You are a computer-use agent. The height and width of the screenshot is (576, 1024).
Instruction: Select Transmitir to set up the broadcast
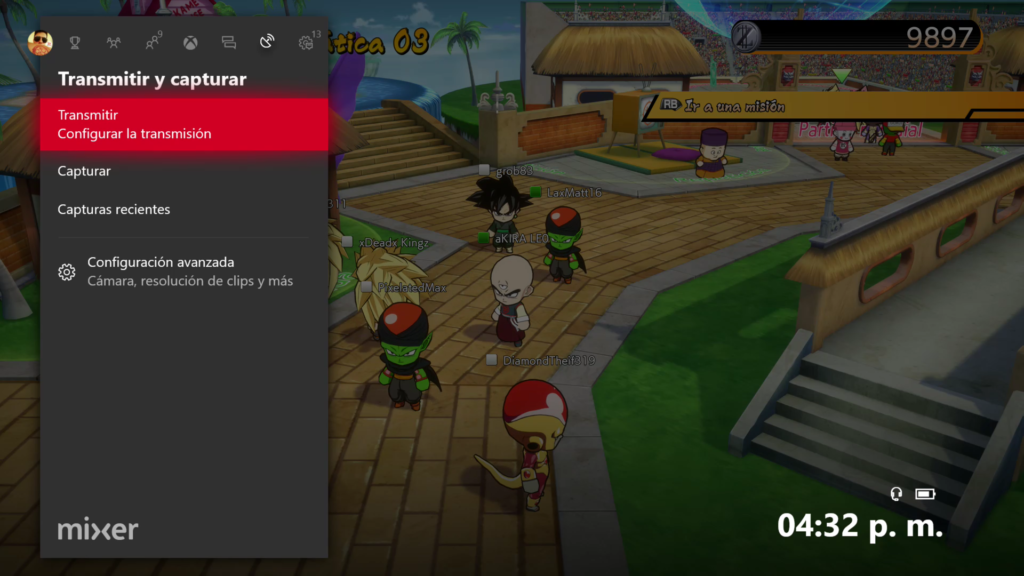point(184,124)
